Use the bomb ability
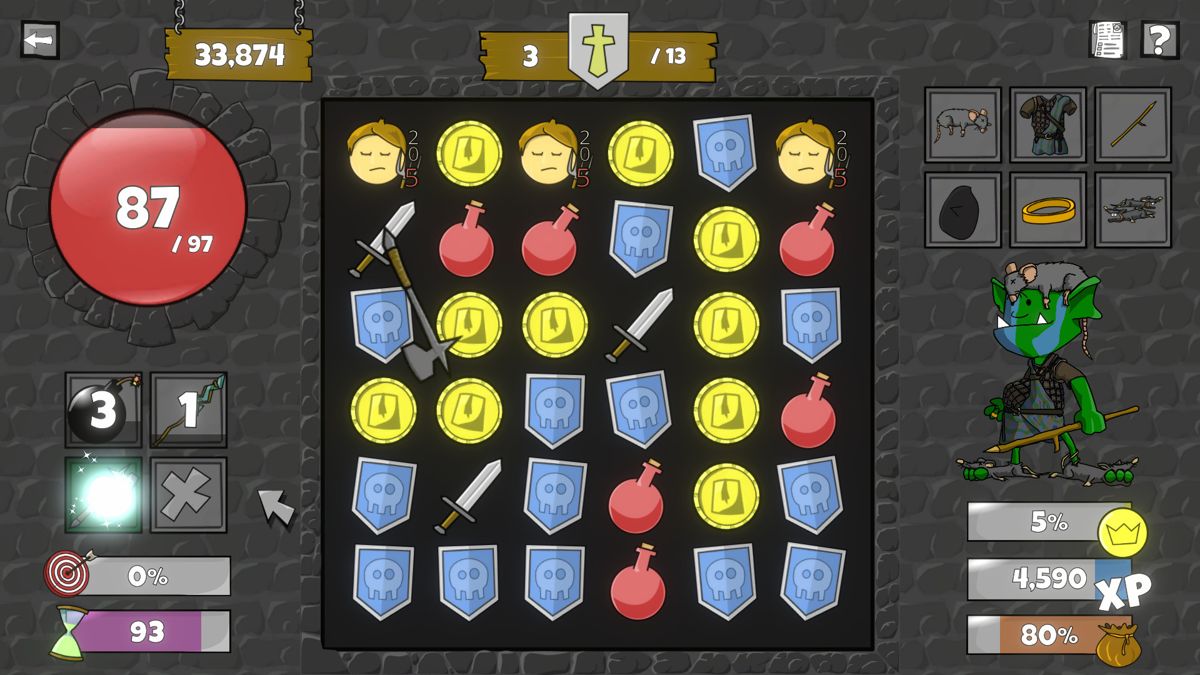The height and width of the screenshot is (675, 1200). [103, 410]
